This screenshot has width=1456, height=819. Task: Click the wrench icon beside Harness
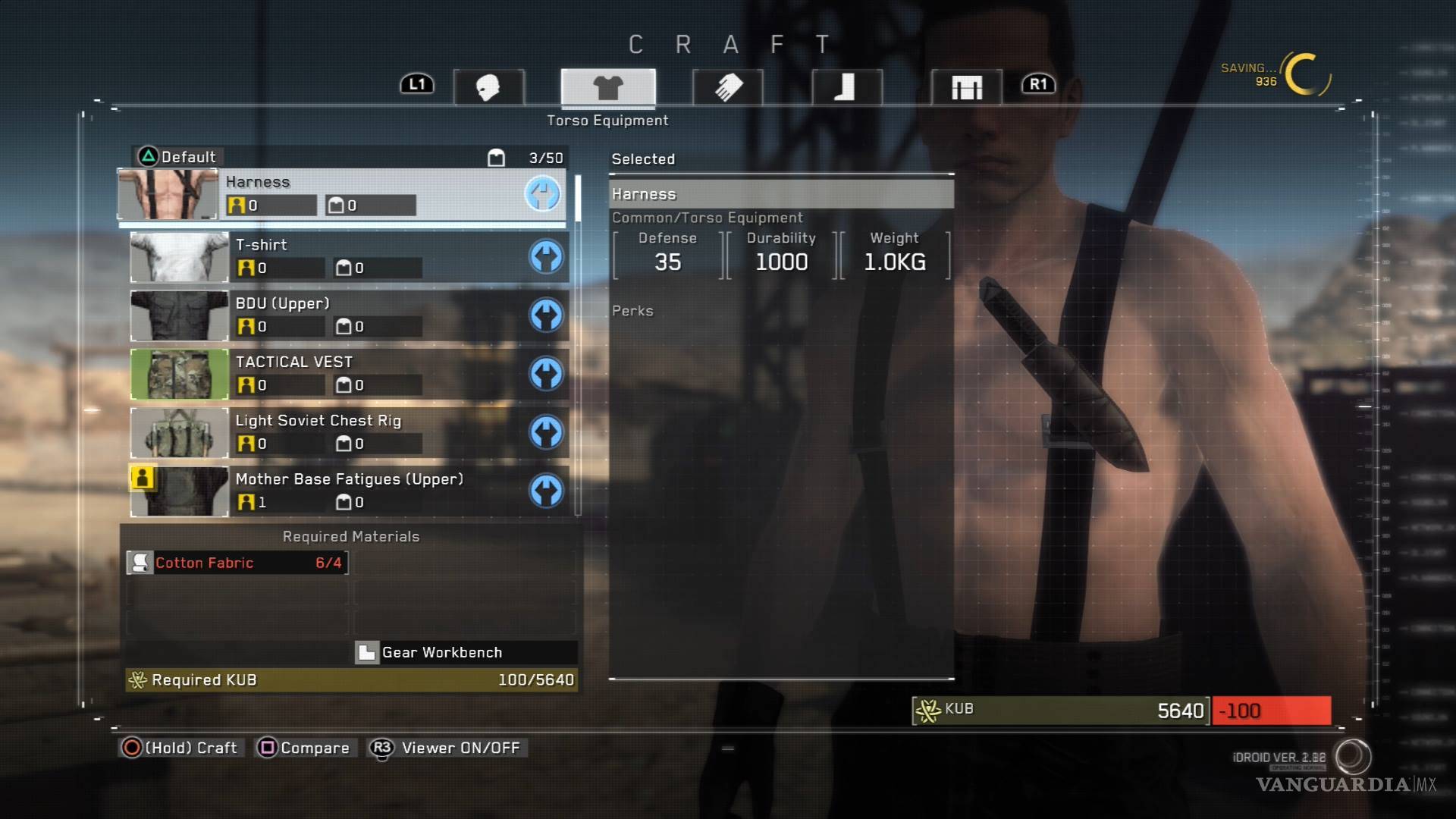pos(543,196)
